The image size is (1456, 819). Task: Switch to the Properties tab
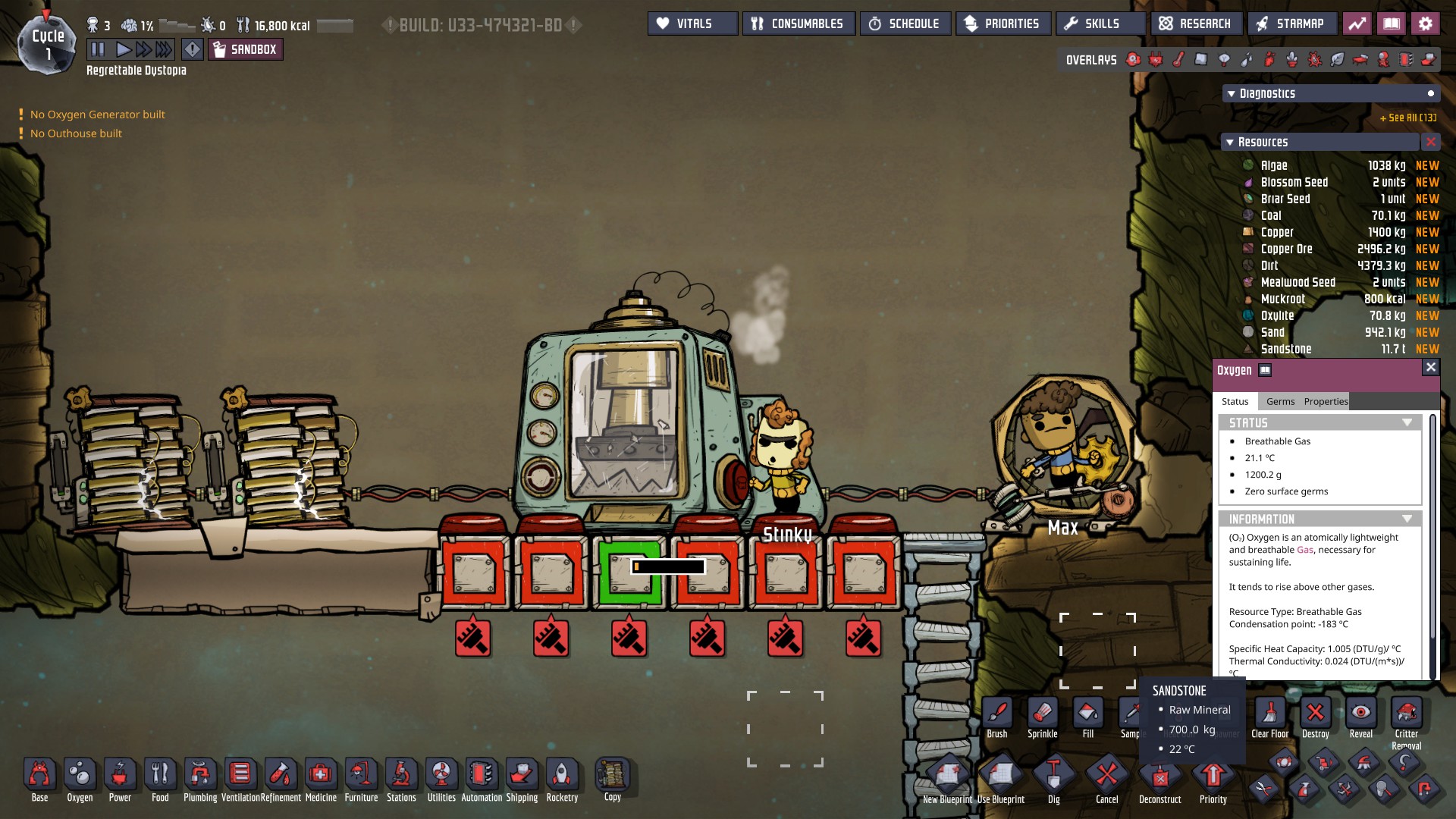coord(1326,402)
